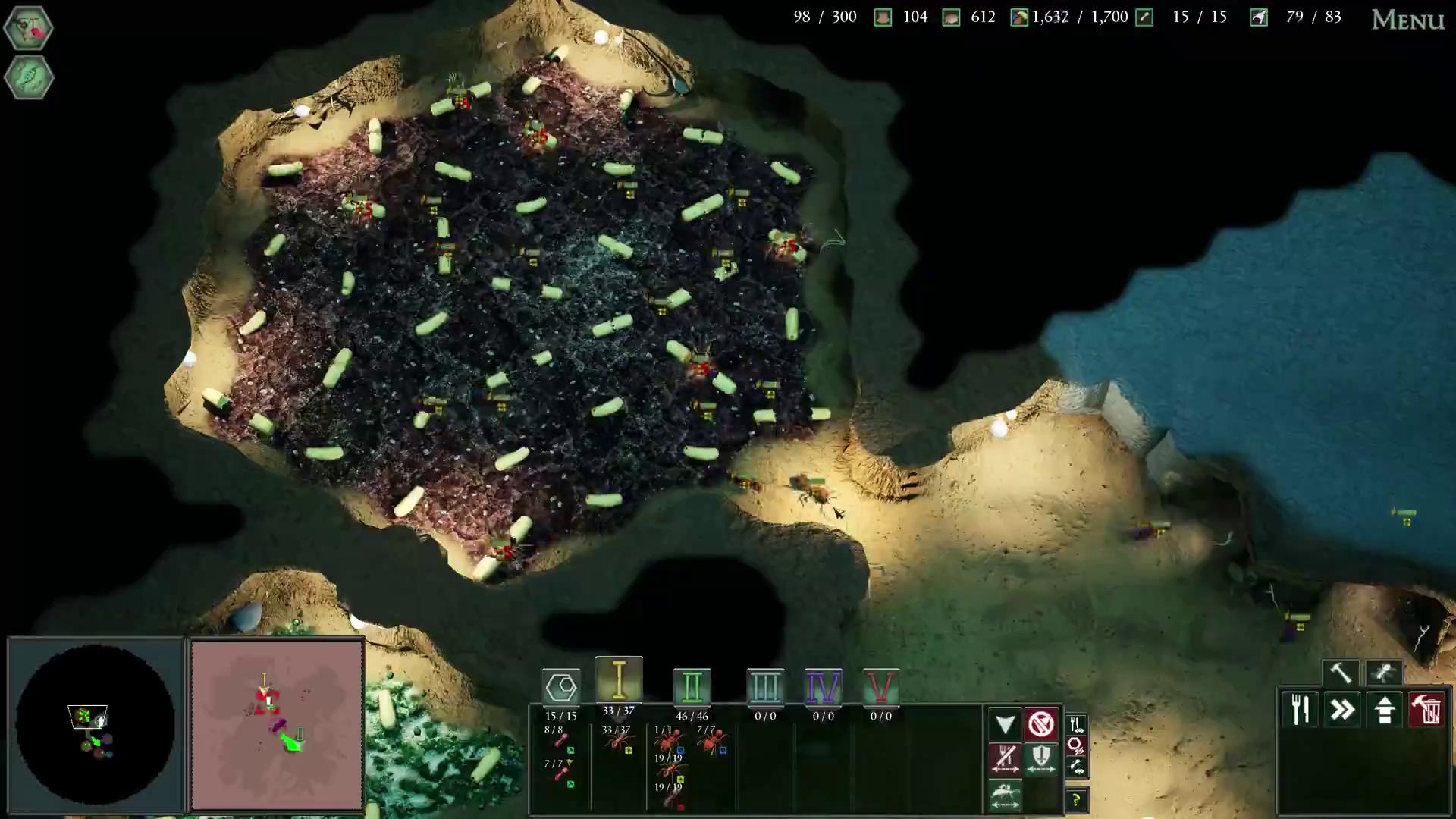Open the Menu in the top corner
Screen dimensions: 1456x819
point(1407,20)
